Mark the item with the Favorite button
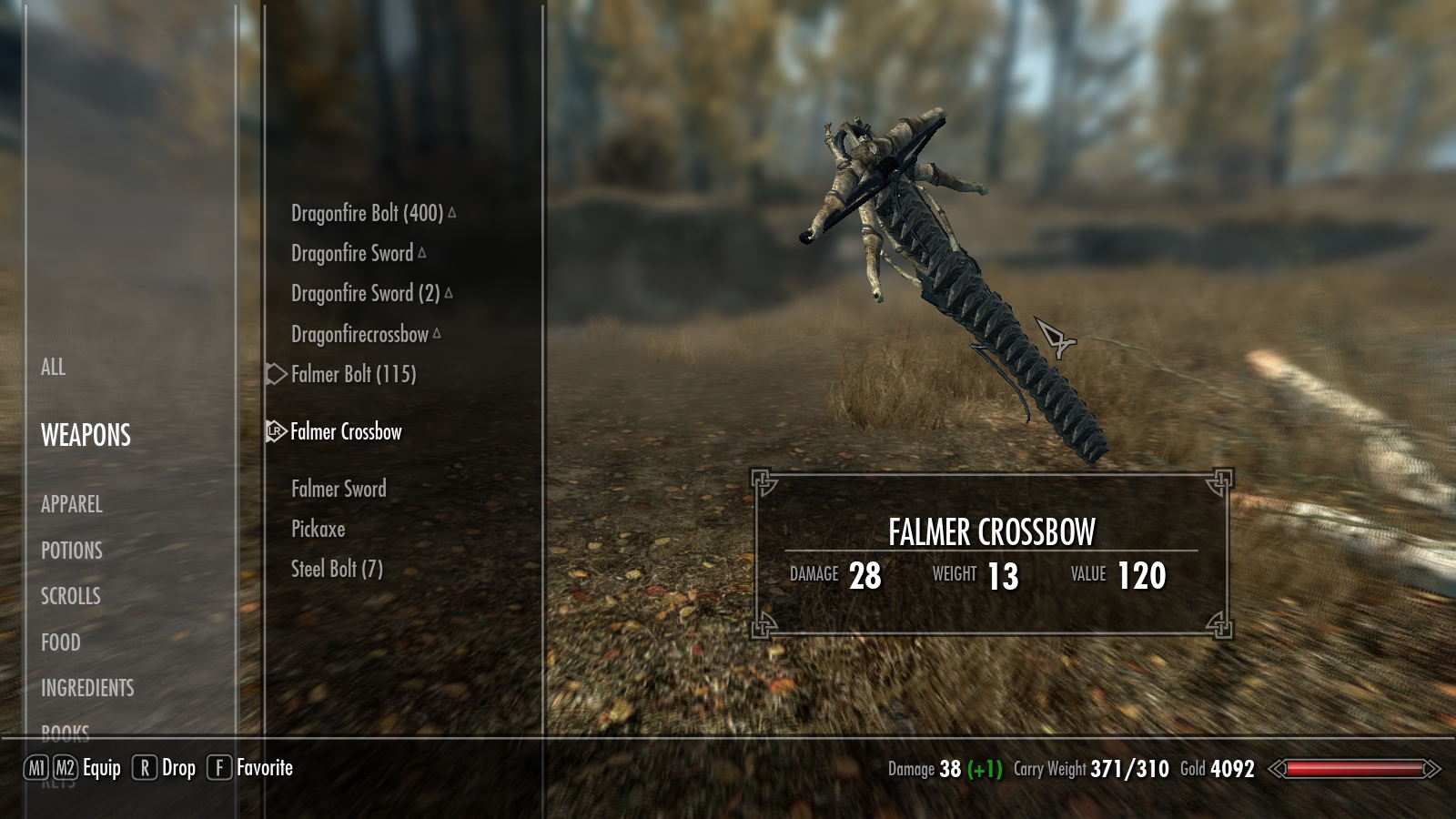This screenshot has width=1456, height=819. coord(264,769)
